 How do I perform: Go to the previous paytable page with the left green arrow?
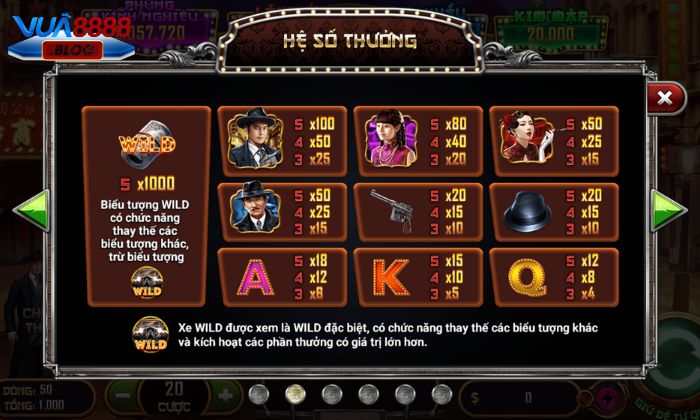click(31, 212)
